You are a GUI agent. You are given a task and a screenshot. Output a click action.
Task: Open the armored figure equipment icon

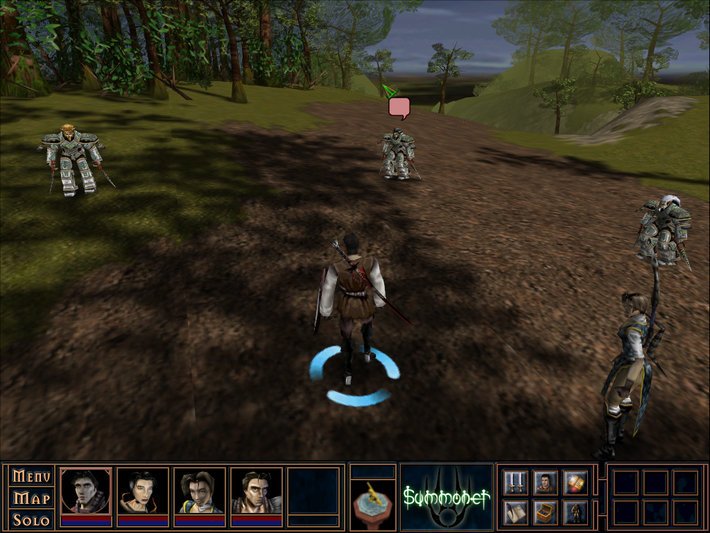pos(574,513)
